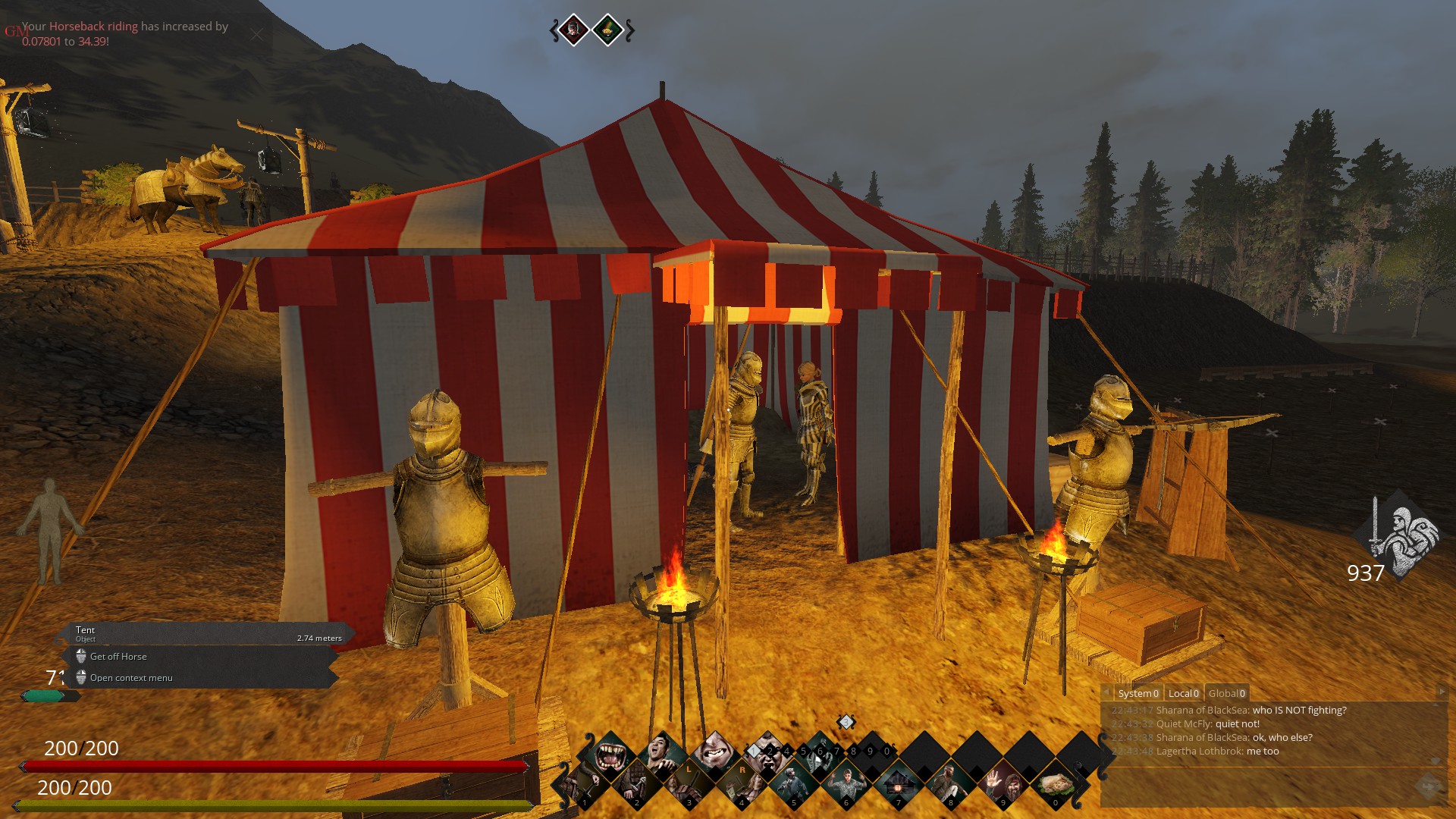Show the Global chat tab
Viewport: 1456px width, 819px height.
(x=1226, y=693)
